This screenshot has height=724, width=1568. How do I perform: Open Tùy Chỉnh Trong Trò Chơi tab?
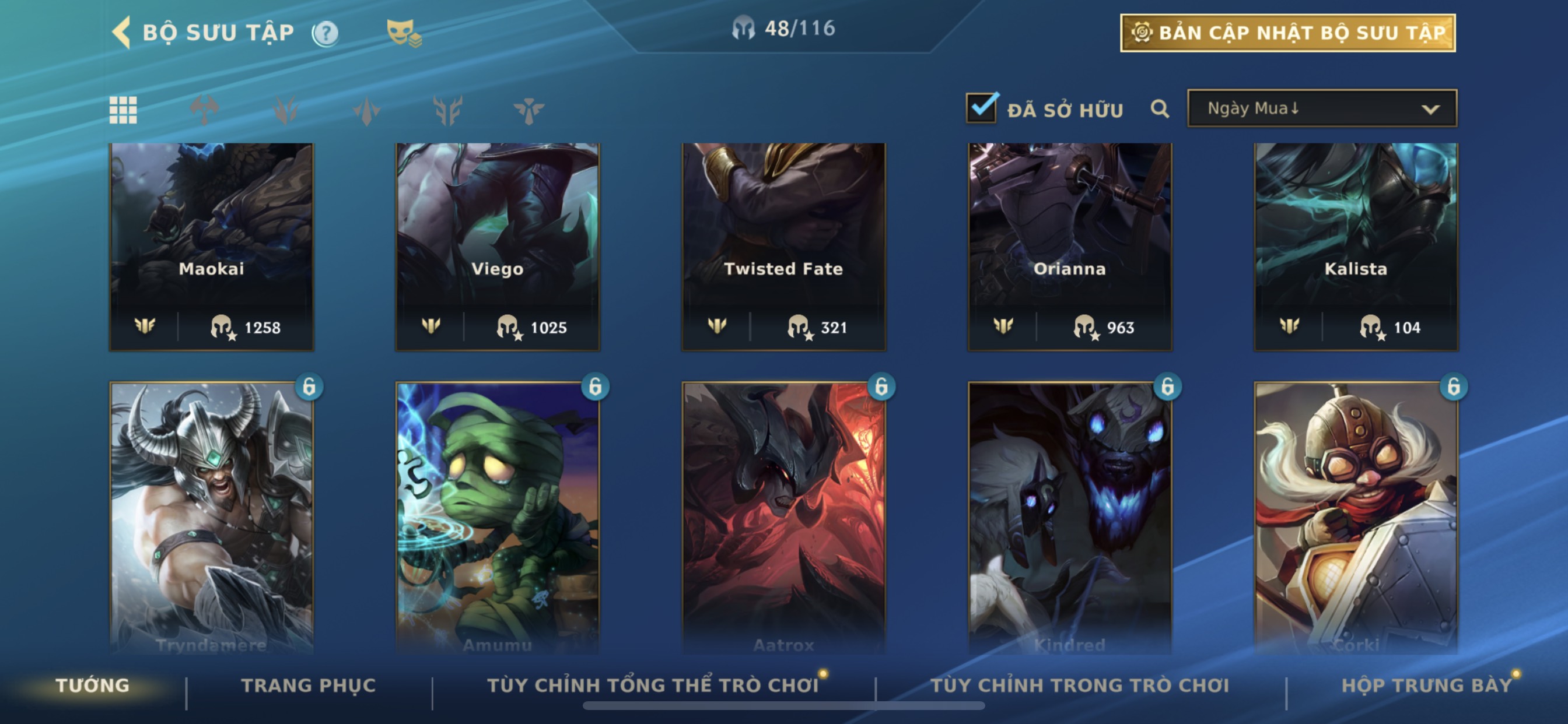tap(1079, 685)
